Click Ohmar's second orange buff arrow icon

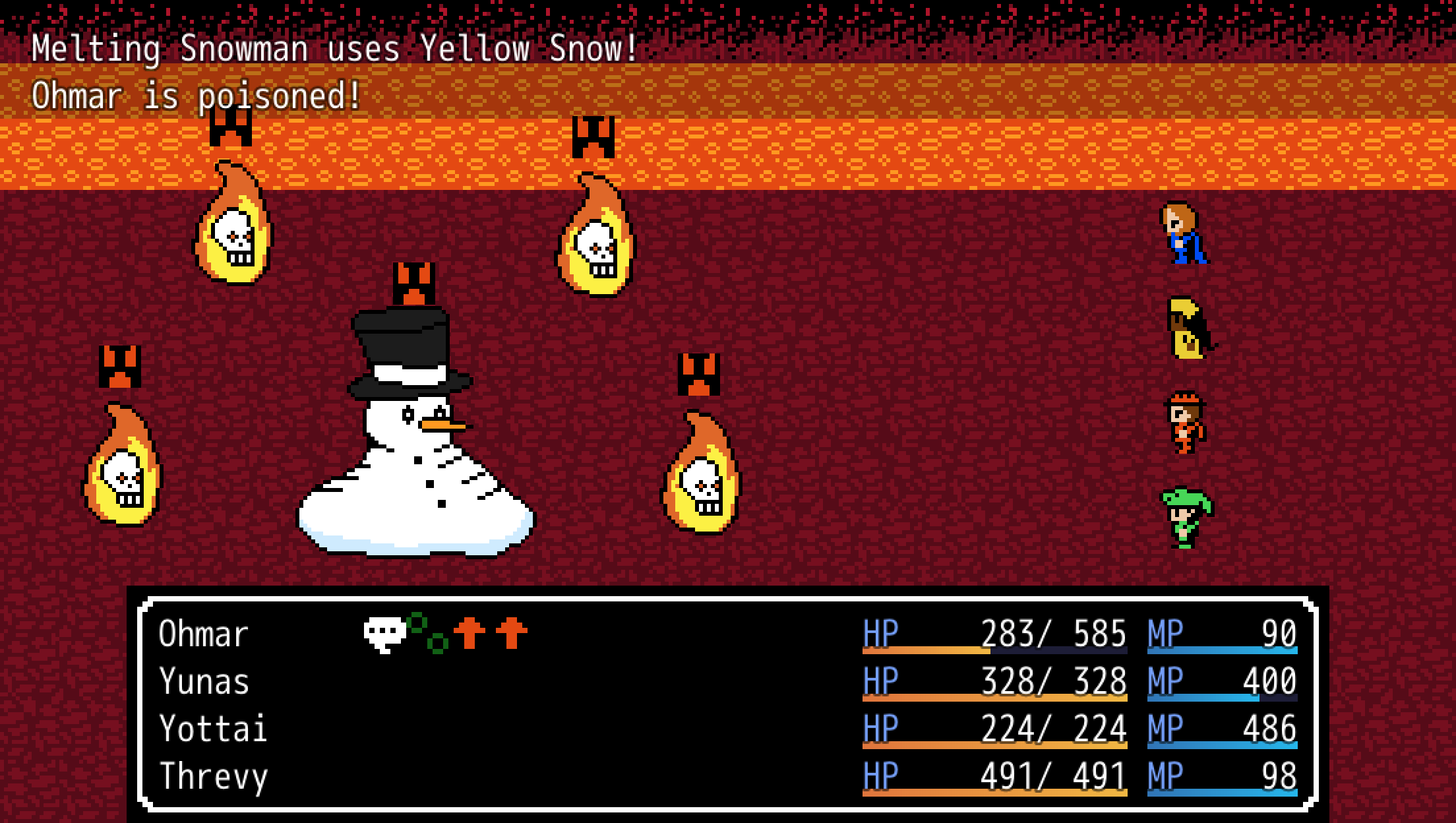tap(511, 633)
